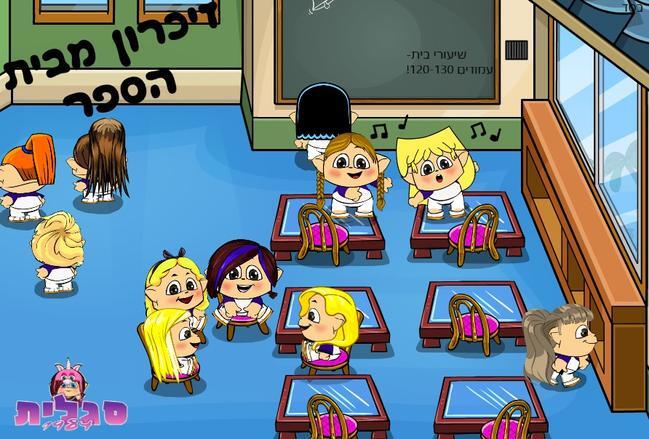
Task: Click the small Hebrew text button above the window
Action: click(x=633, y=6)
